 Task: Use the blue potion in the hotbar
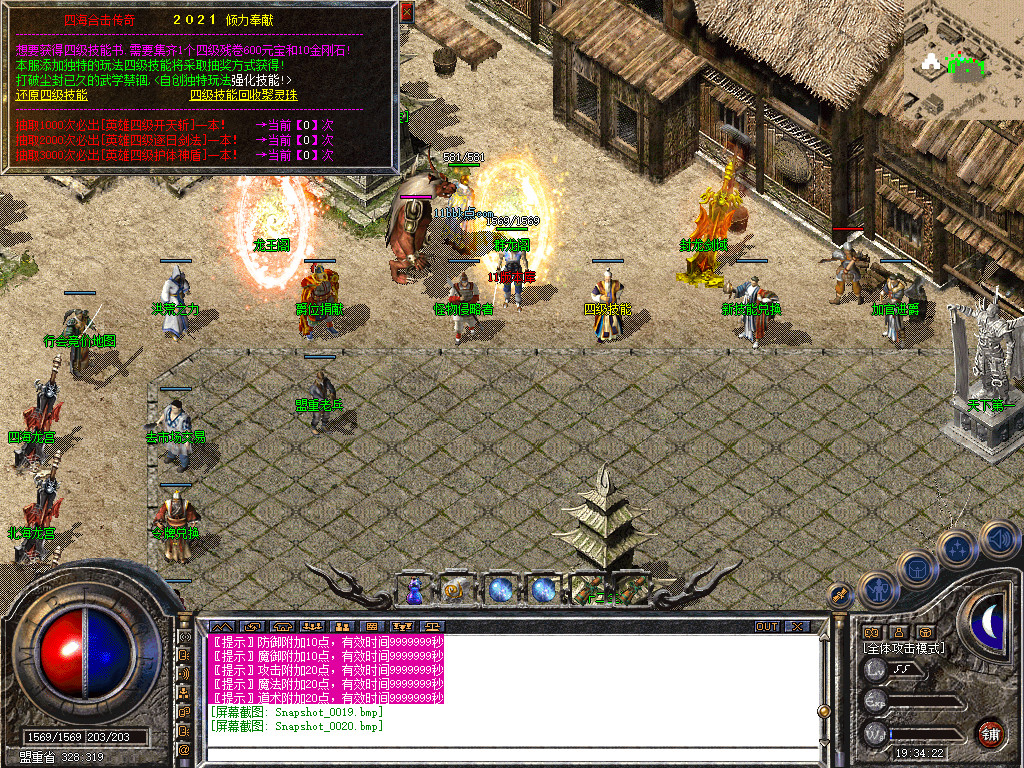pos(414,590)
